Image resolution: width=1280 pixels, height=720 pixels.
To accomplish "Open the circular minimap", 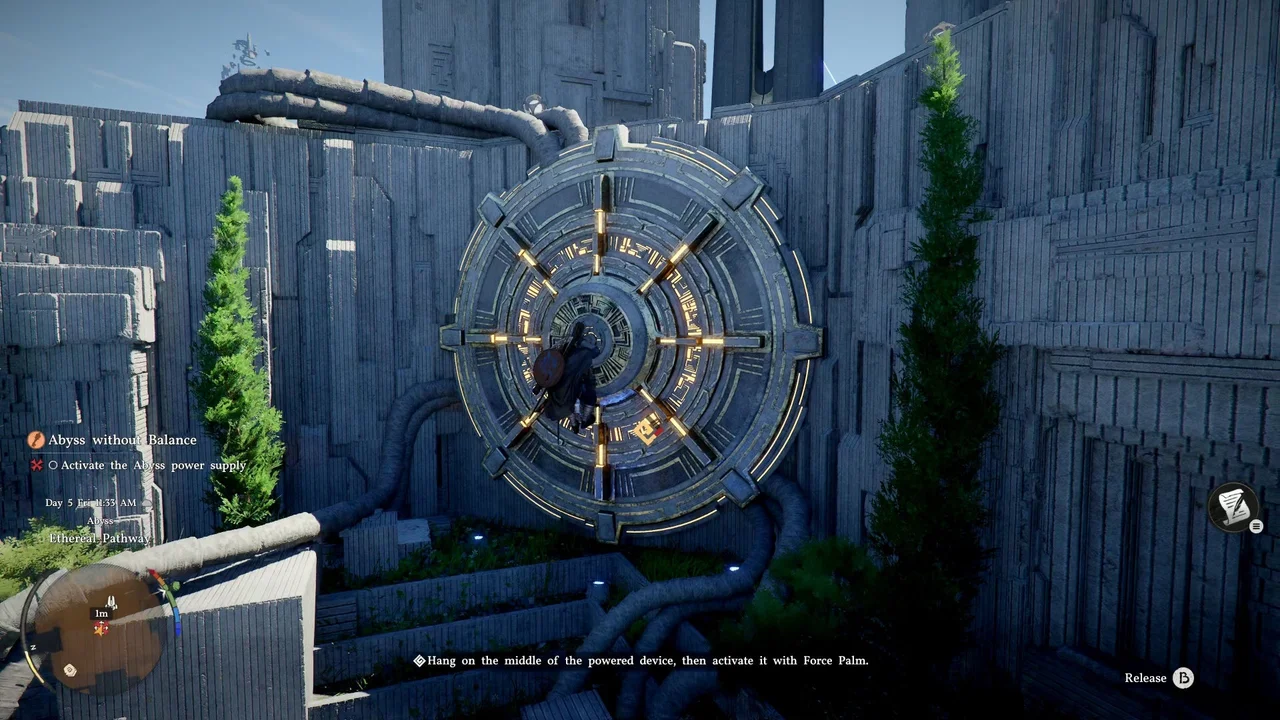I will (100, 628).
